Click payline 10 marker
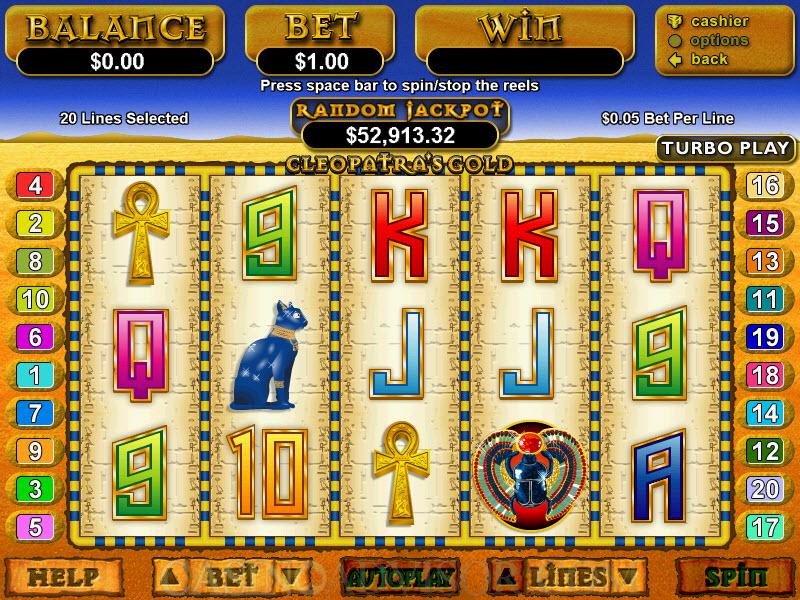This screenshot has height=600, width=800. click(x=35, y=299)
